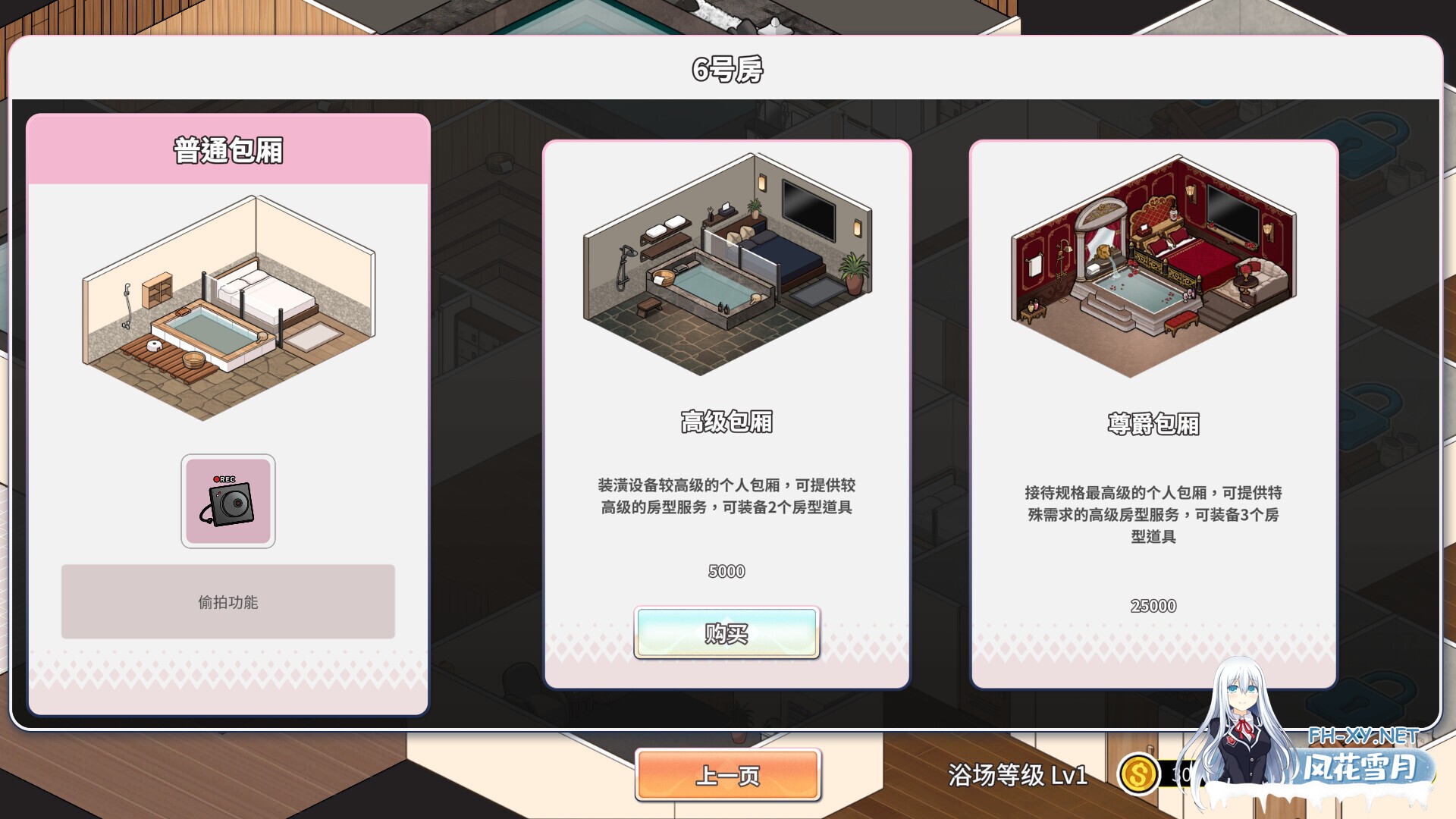
Task: Select the hidden camera 偷拍功能 icon
Action: point(227,502)
